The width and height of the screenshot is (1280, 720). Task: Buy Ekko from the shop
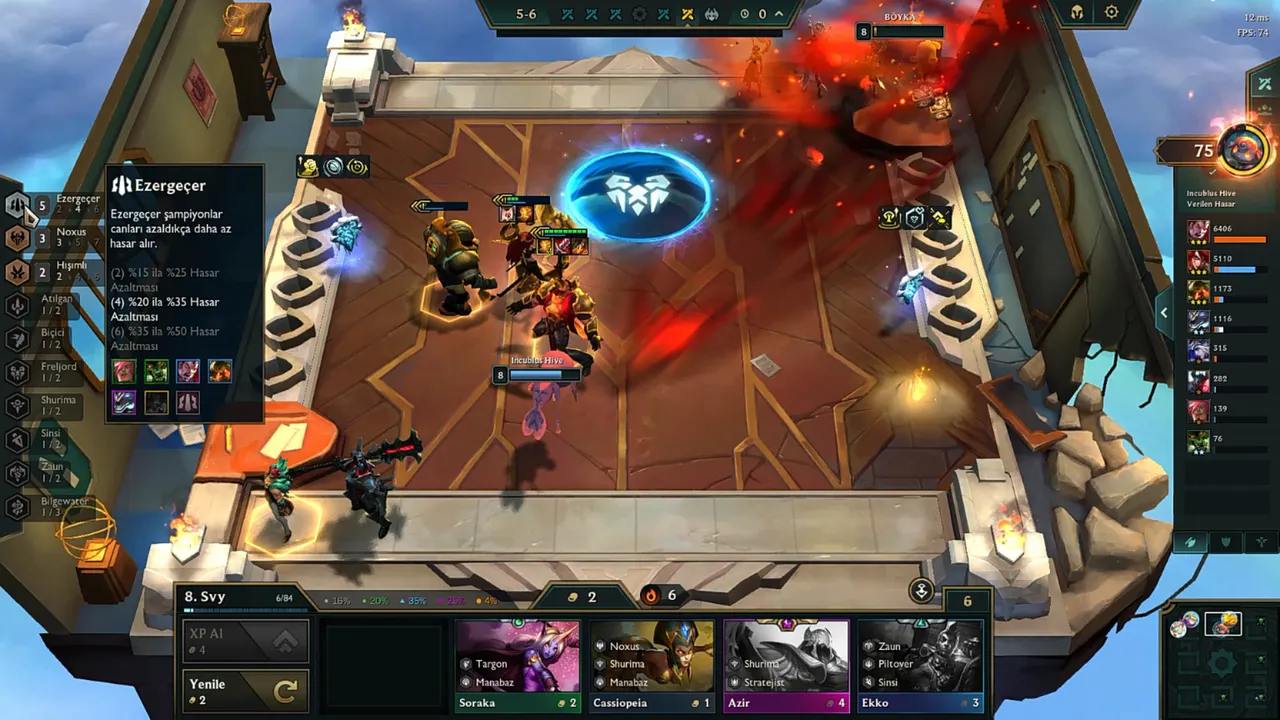coord(920,665)
